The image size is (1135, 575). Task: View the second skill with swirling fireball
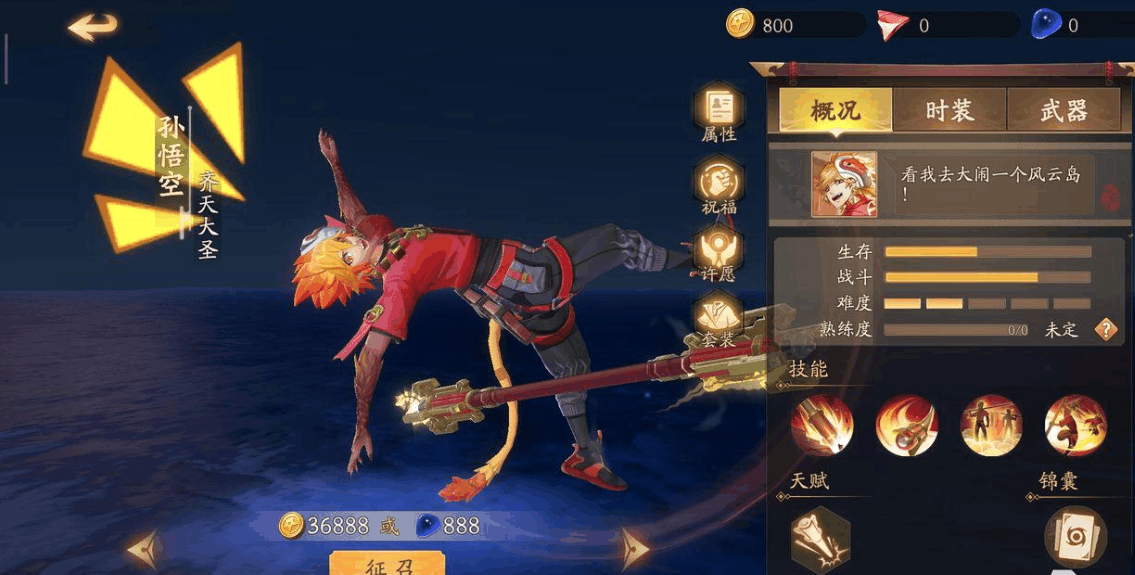(x=906, y=425)
